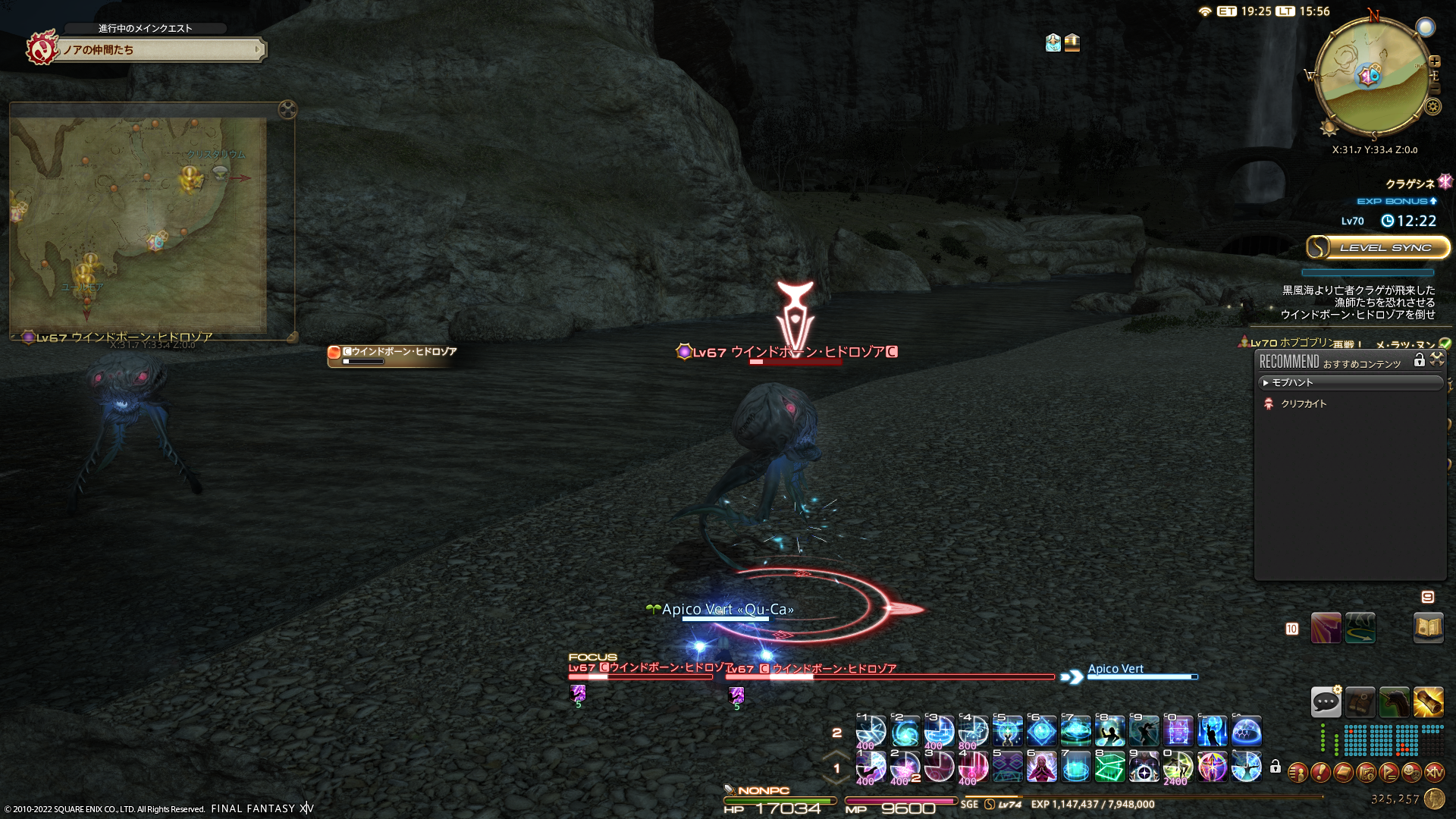This screenshot has height=819, width=1456.
Task: Open the XIV system menu button
Action: (1434, 772)
